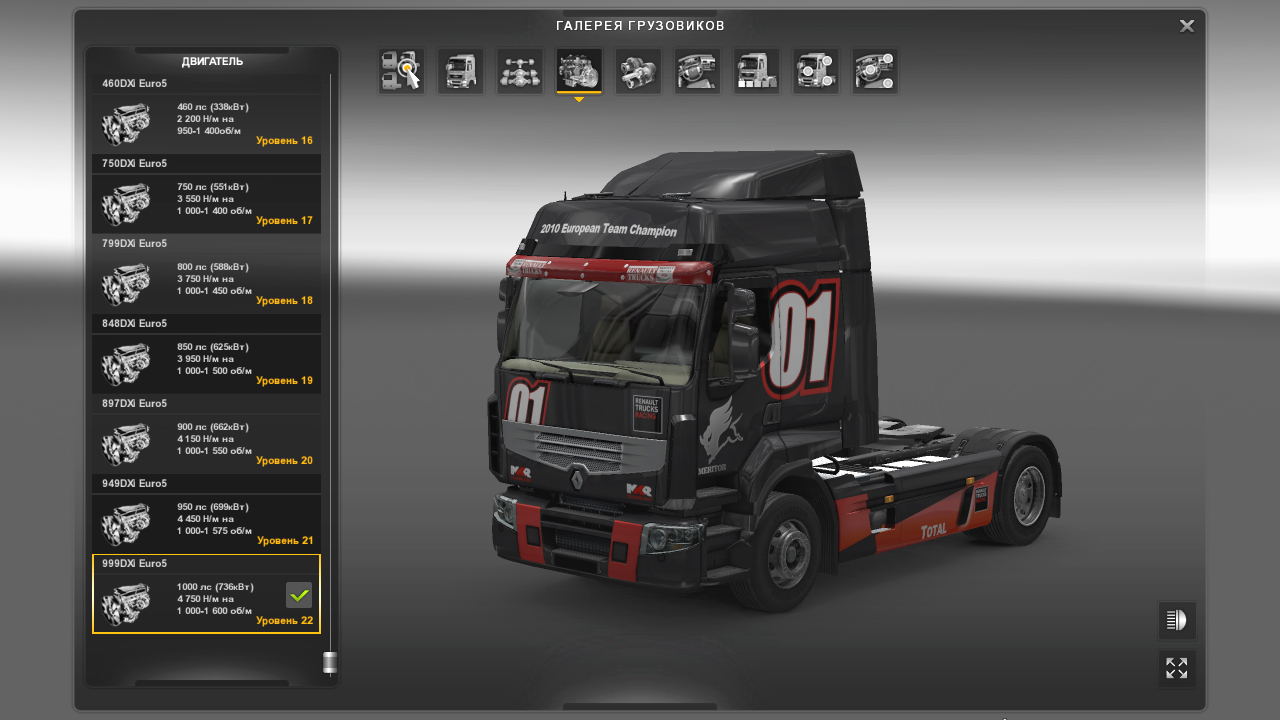Open the transmission upgrades category

point(638,70)
